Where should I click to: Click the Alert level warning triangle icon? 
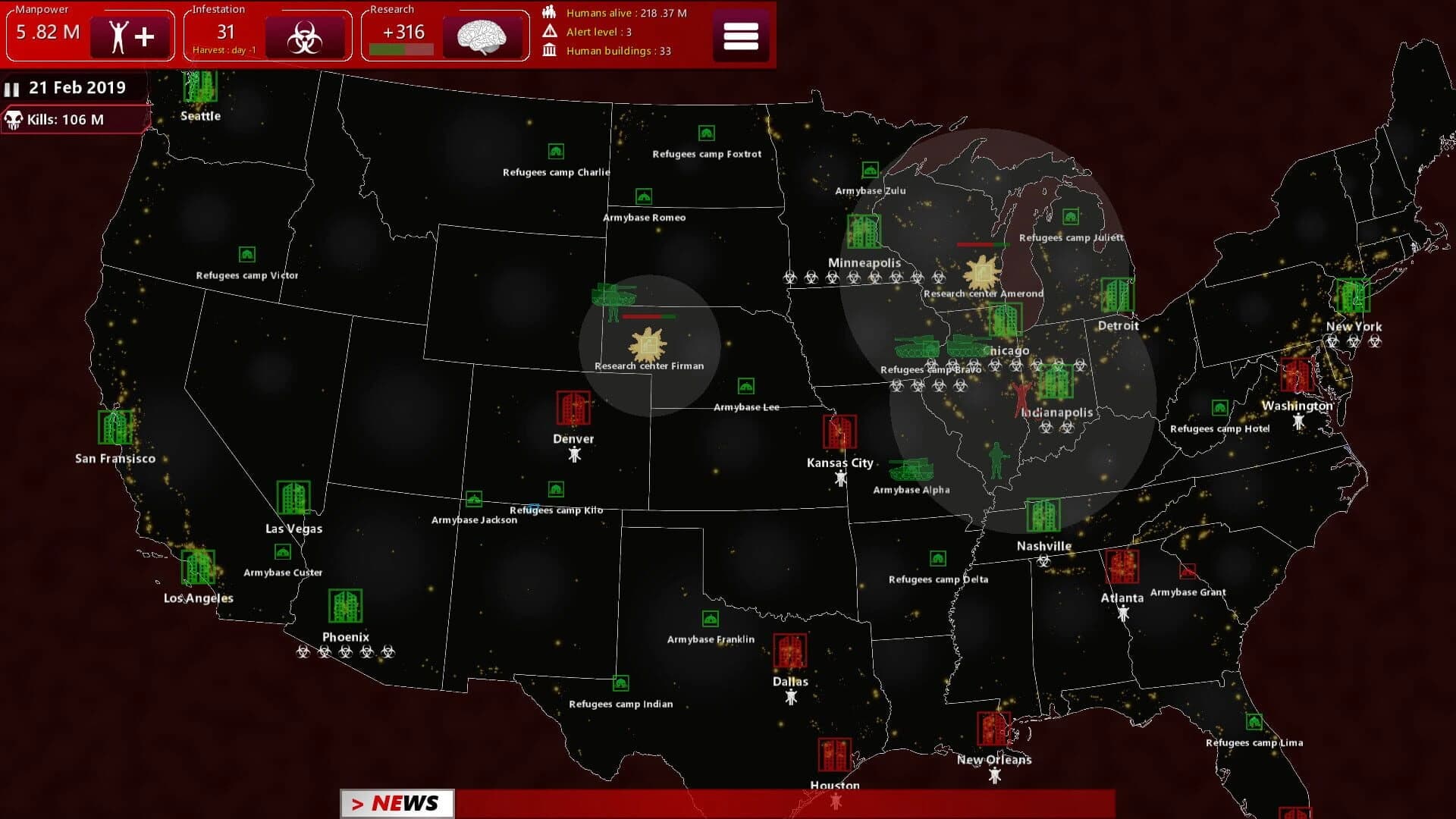548,32
